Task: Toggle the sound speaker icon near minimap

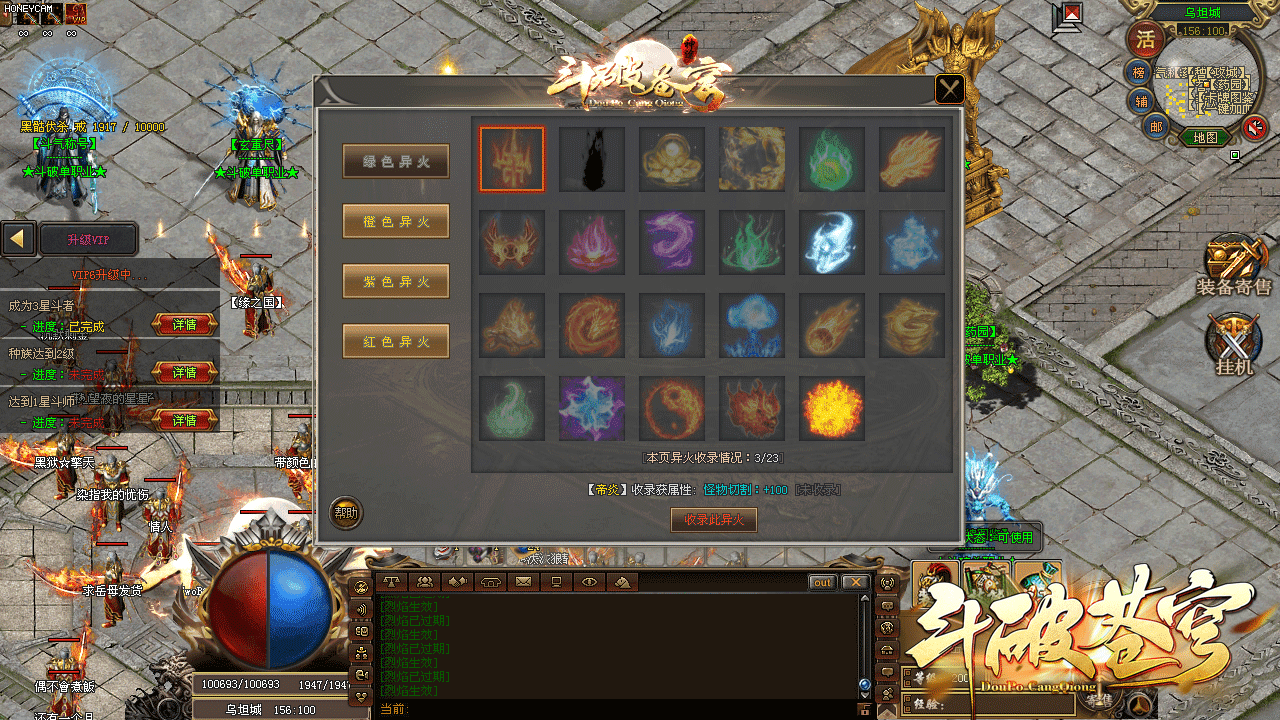Action: [x=1254, y=127]
